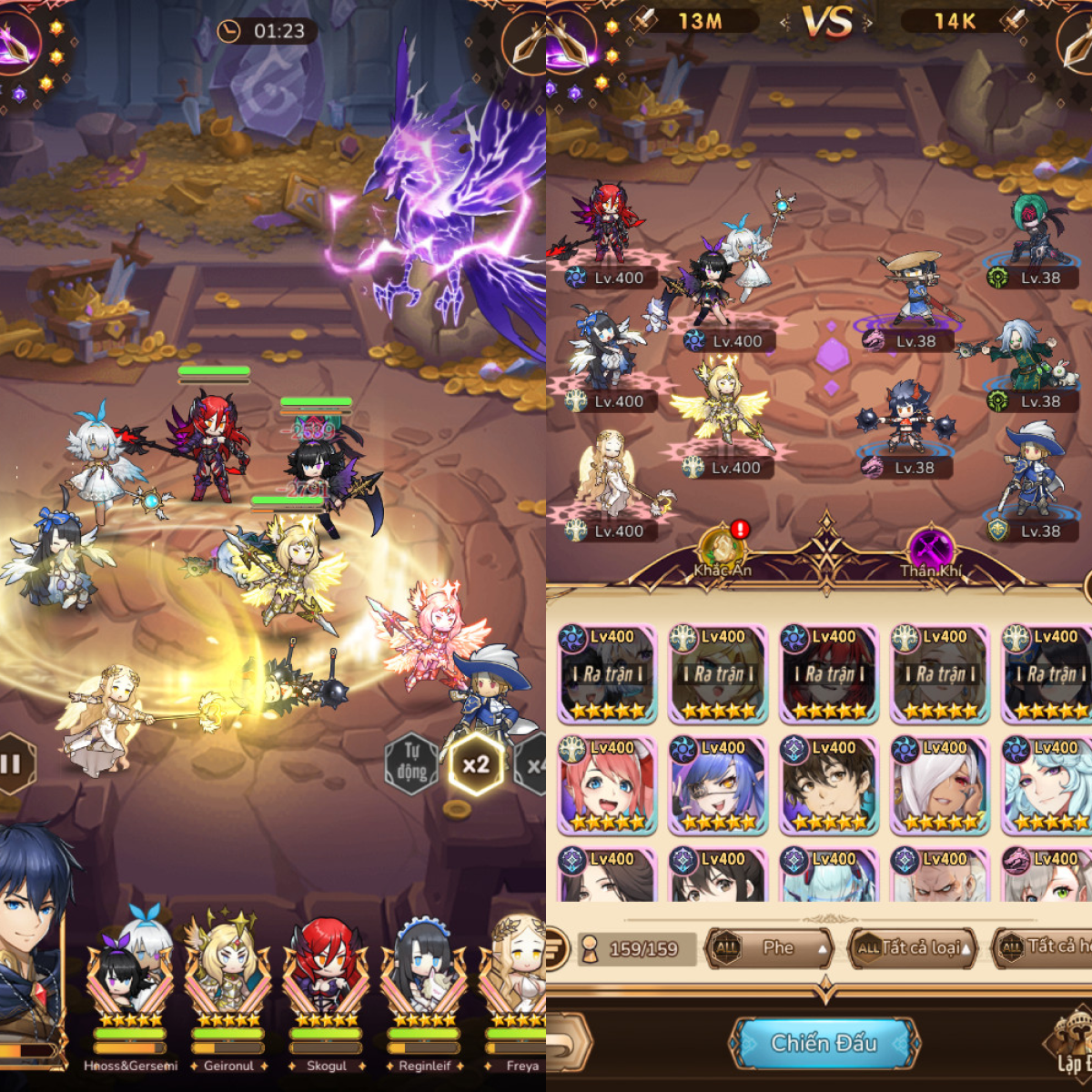Open the Tất cả loại type filter

pos(912,948)
